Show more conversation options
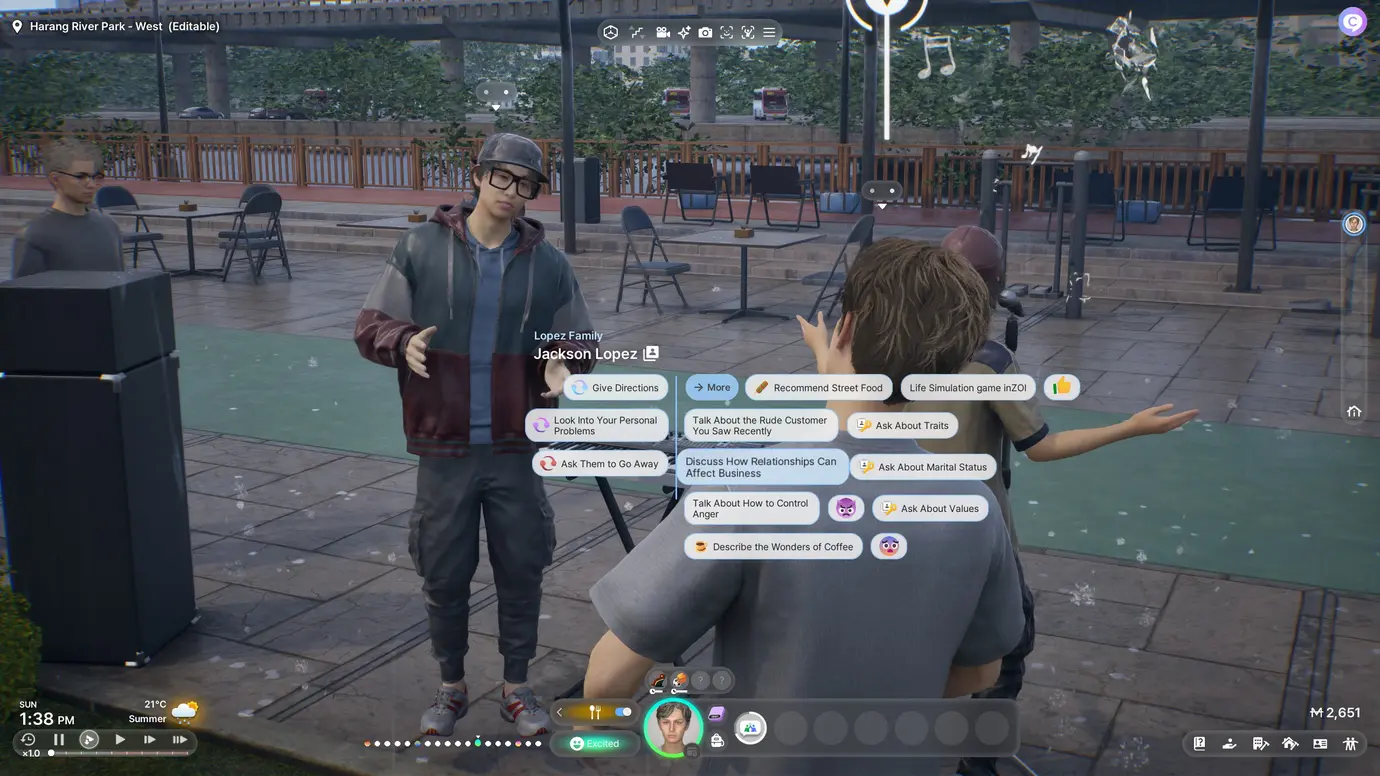Image resolution: width=1380 pixels, height=776 pixels. pos(711,388)
